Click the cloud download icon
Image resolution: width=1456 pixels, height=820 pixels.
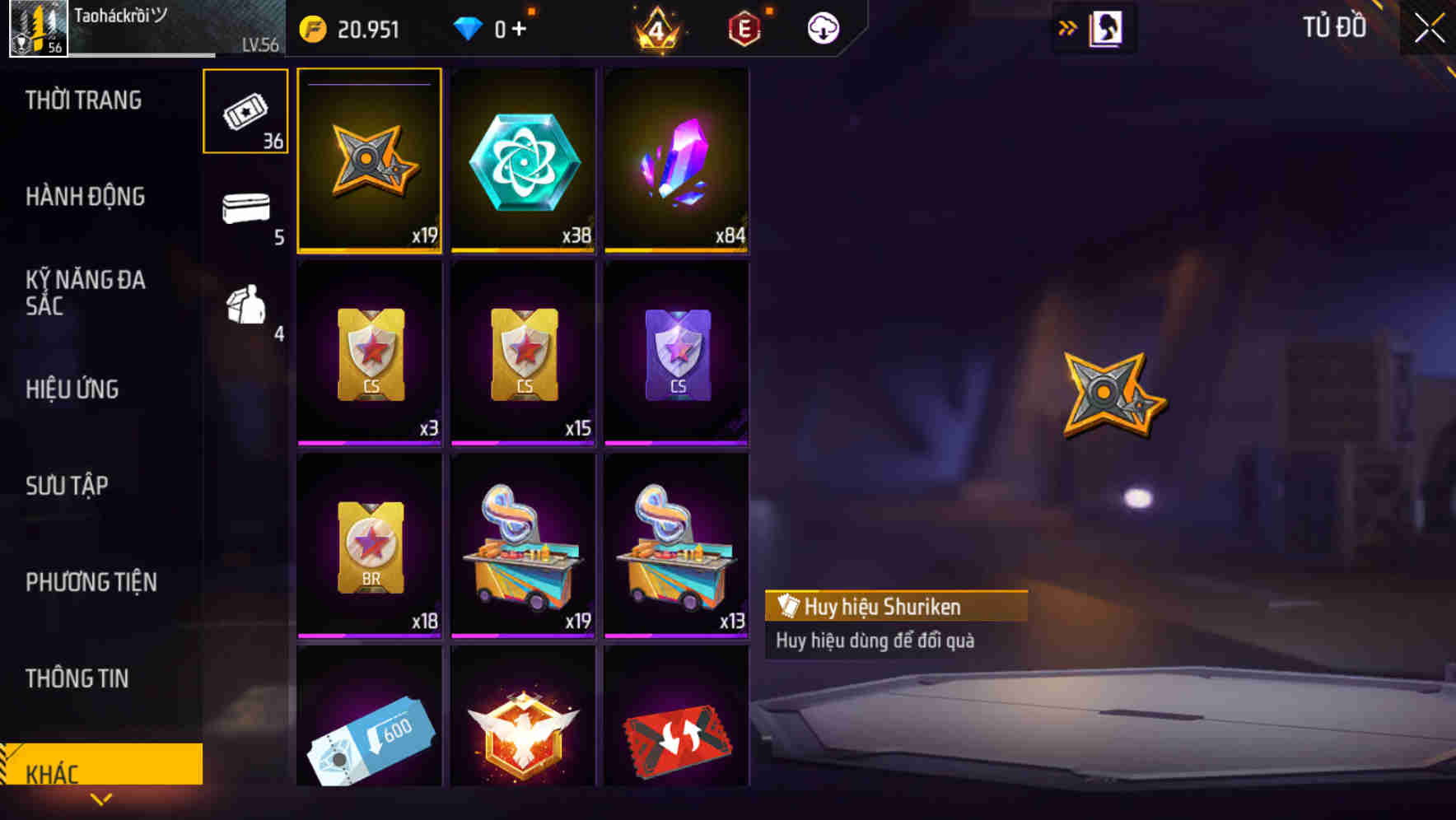click(x=822, y=27)
